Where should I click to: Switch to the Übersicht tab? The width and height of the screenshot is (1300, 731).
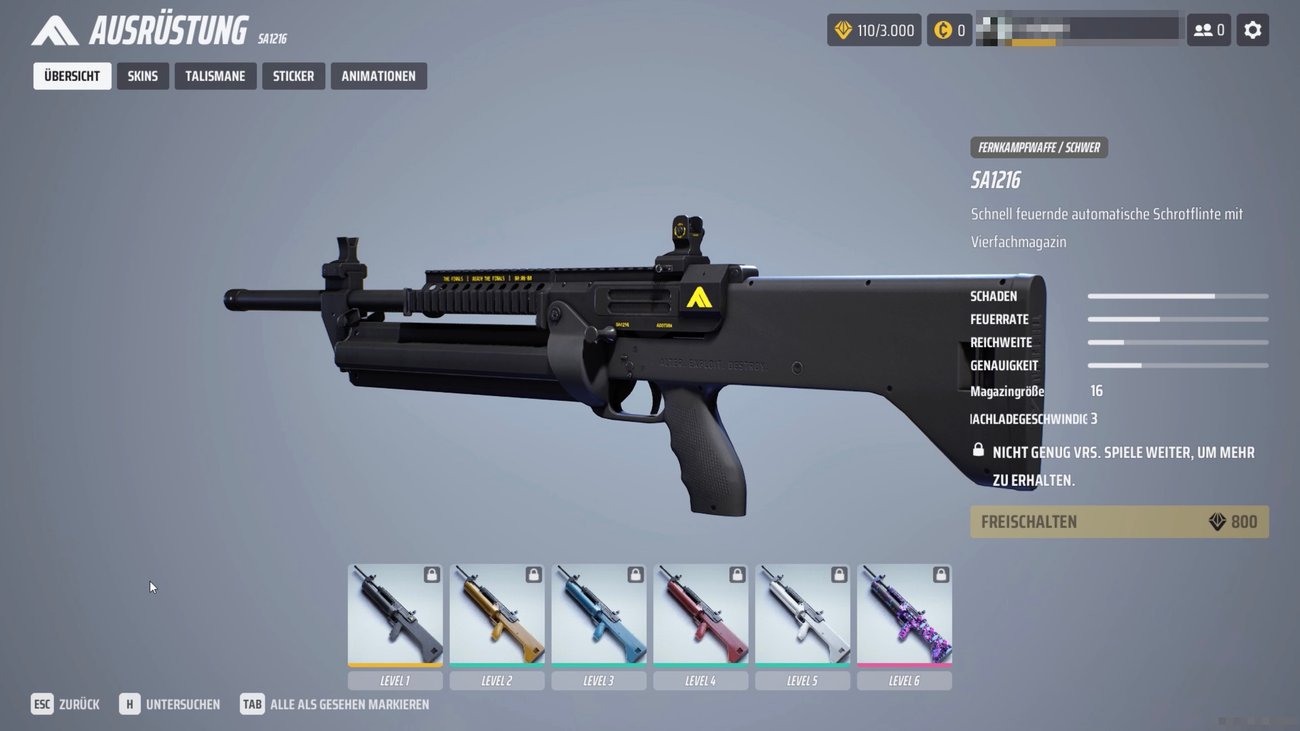(72, 76)
